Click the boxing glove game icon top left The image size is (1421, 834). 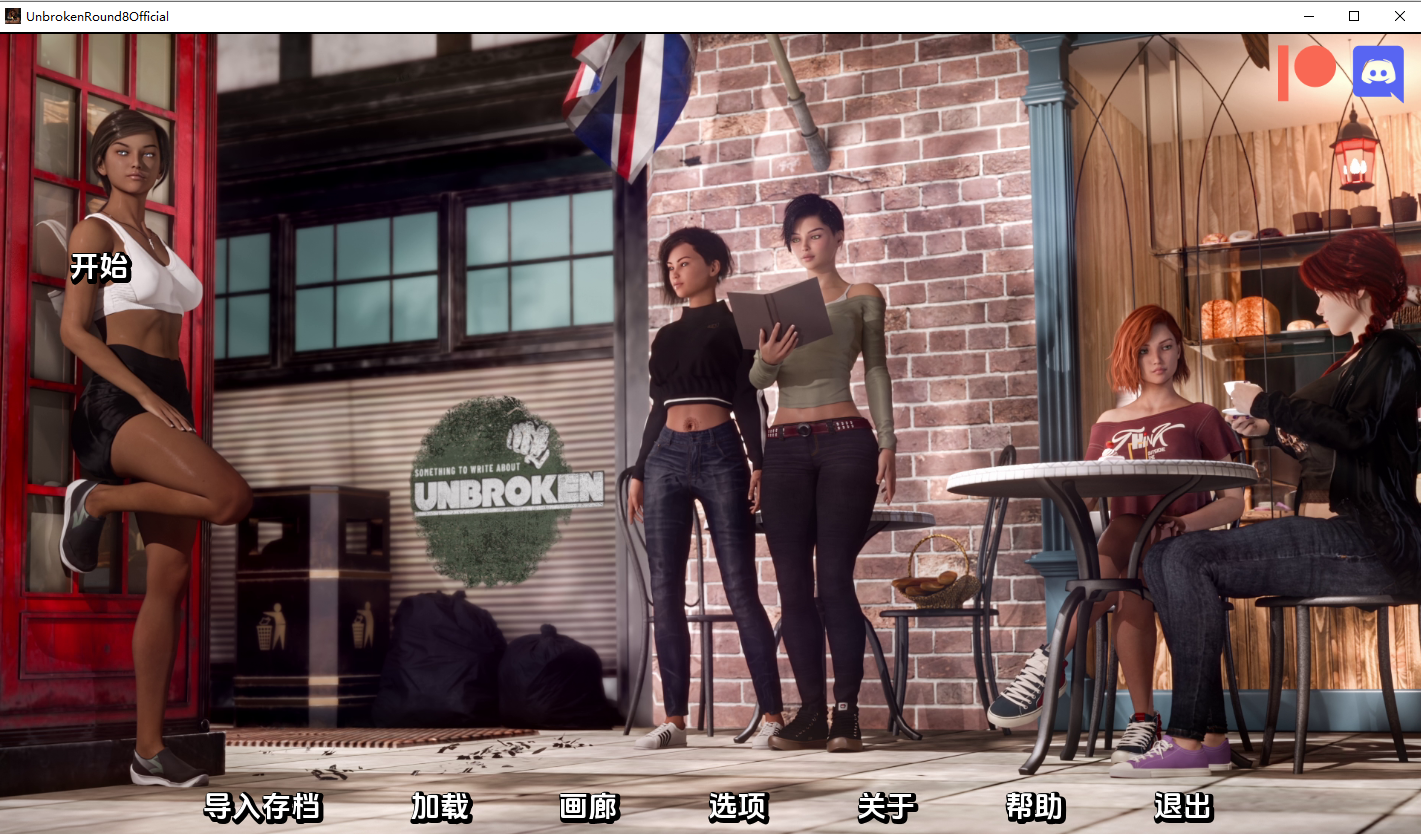coord(14,15)
